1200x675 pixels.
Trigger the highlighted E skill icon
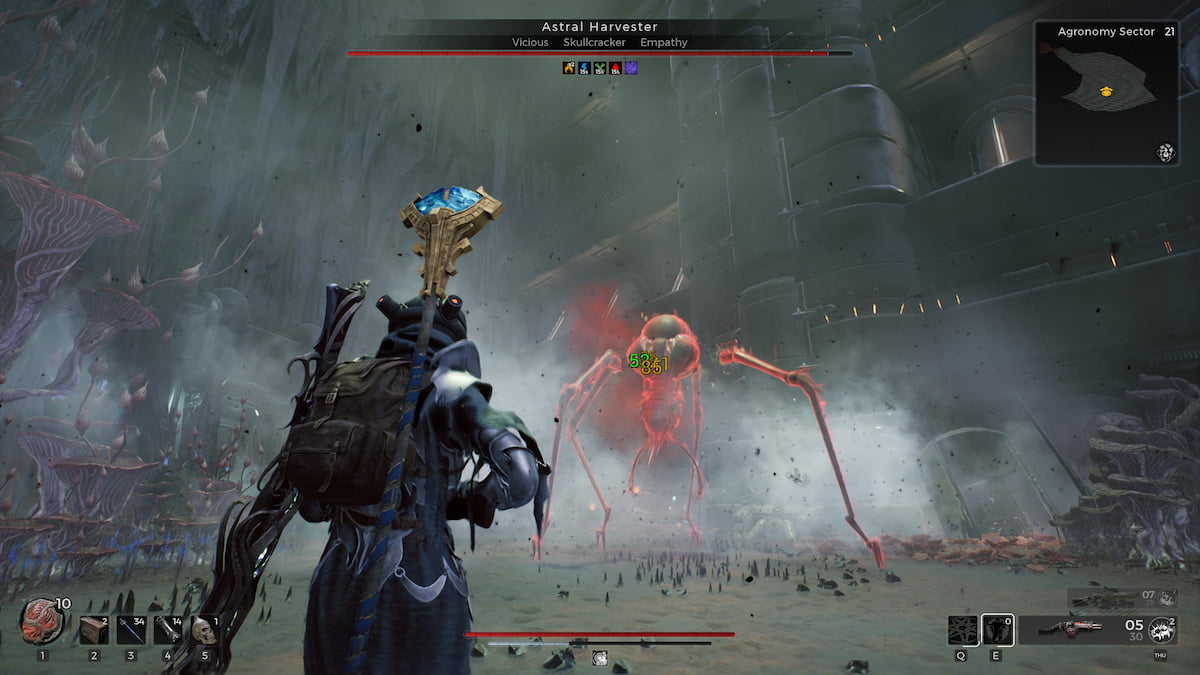tap(997, 630)
